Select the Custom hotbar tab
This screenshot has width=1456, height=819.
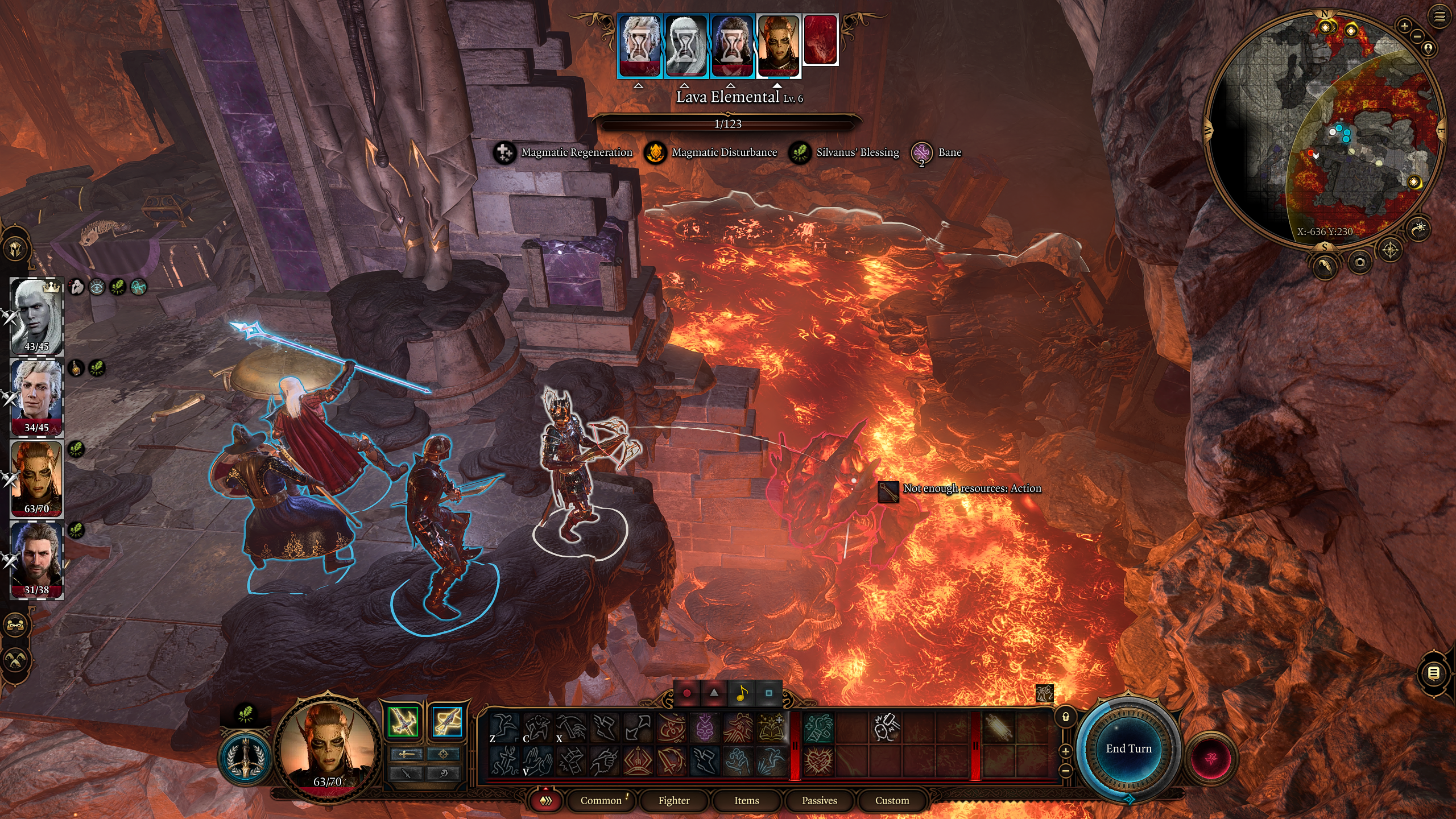892,800
